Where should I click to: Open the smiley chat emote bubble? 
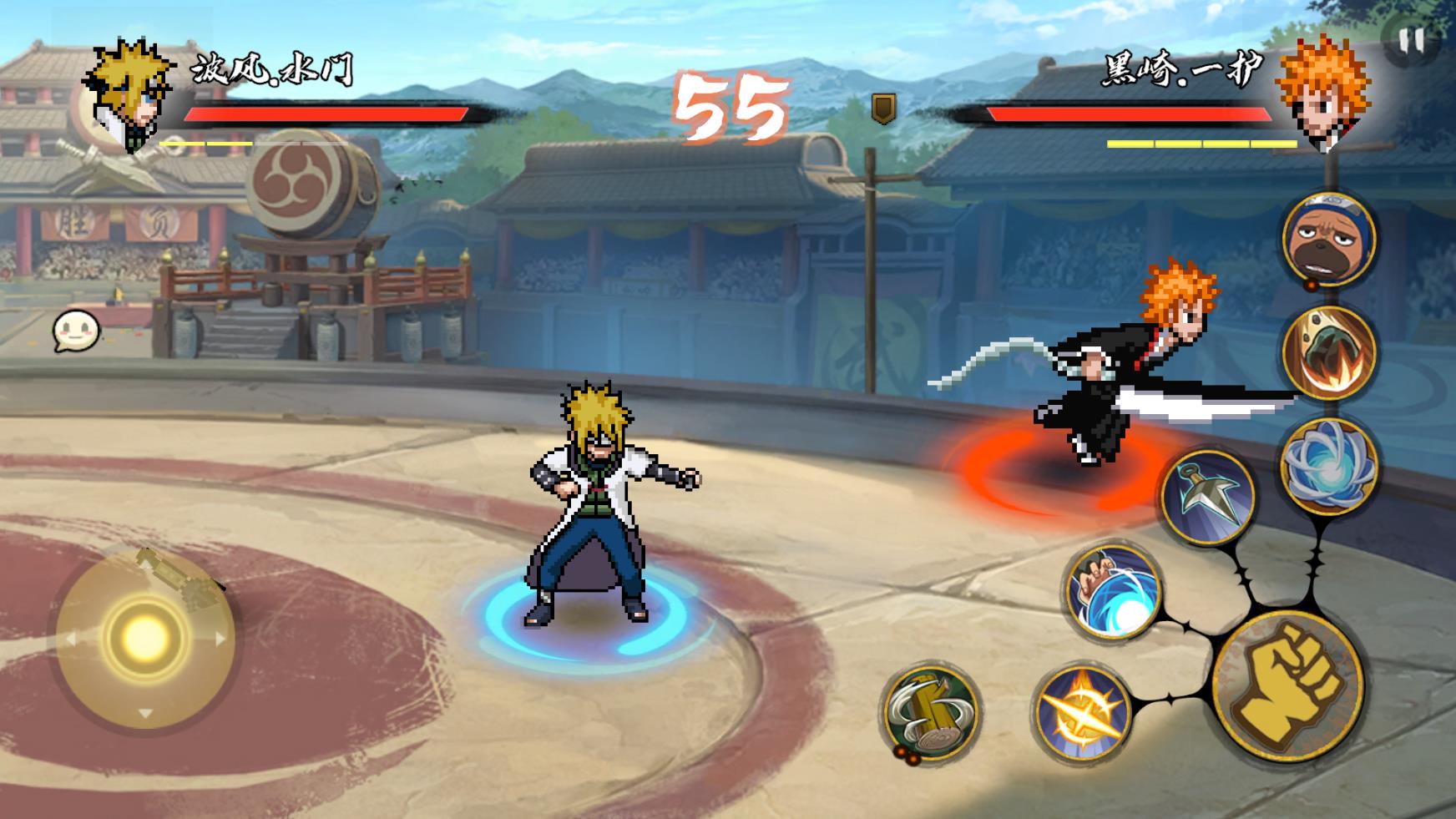click(76, 331)
